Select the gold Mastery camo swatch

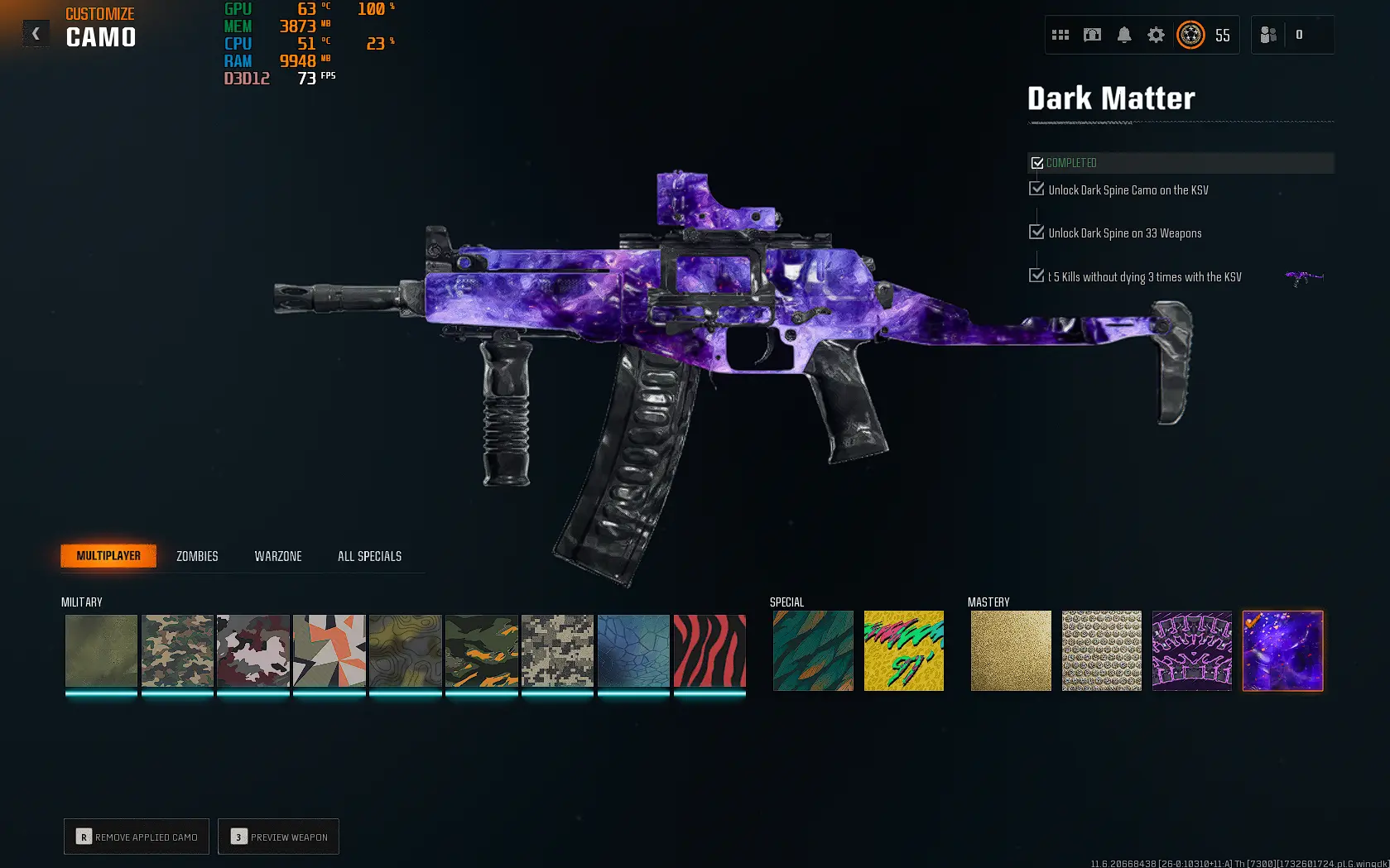(1011, 650)
